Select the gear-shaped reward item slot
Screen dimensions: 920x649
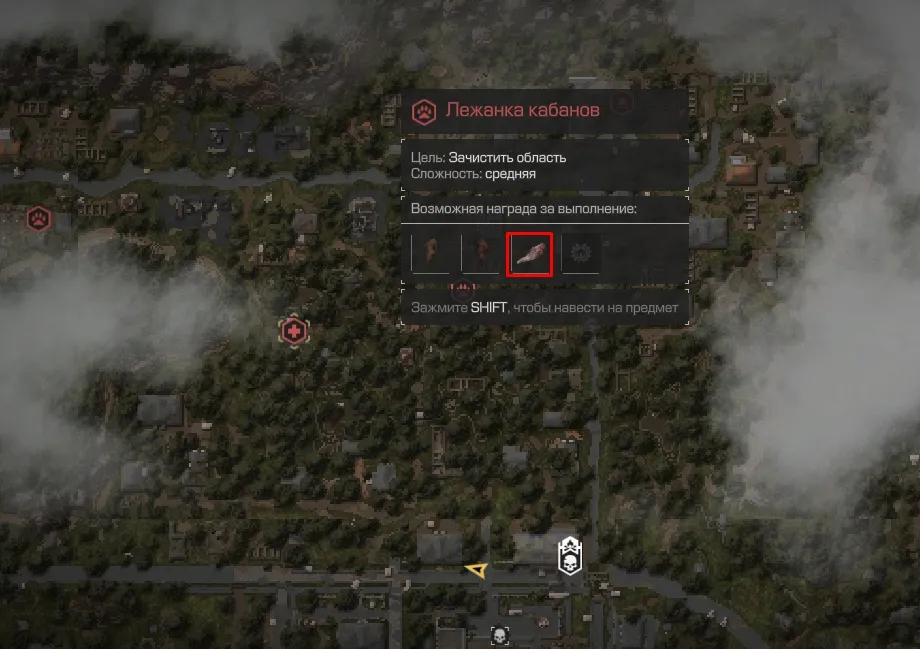click(x=580, y=254)
